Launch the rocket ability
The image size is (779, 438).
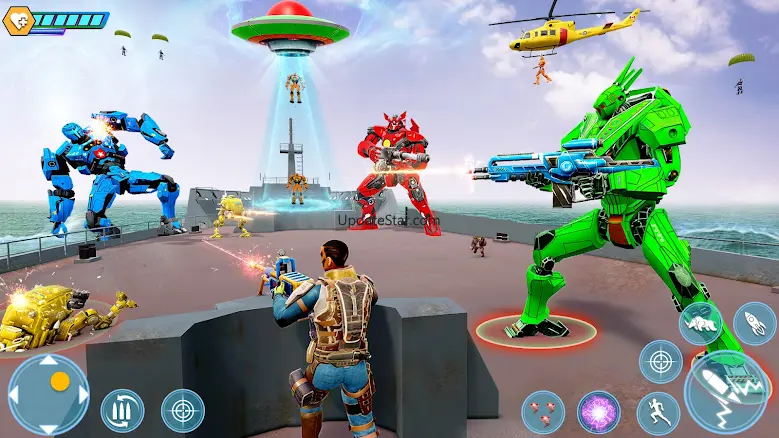754,324
